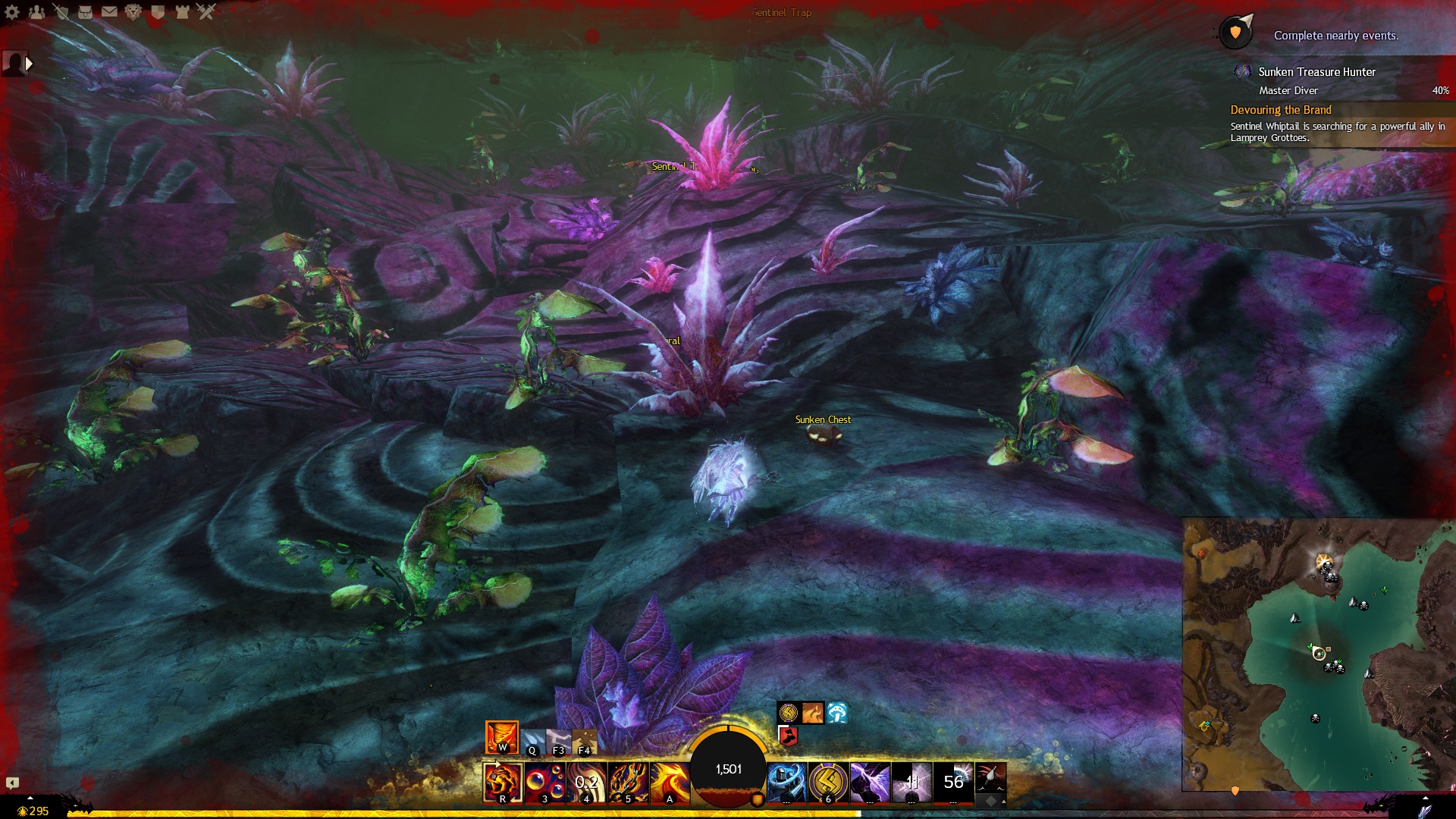Open the guild shield panel
1456x819 pixels.
coord(158,11)
